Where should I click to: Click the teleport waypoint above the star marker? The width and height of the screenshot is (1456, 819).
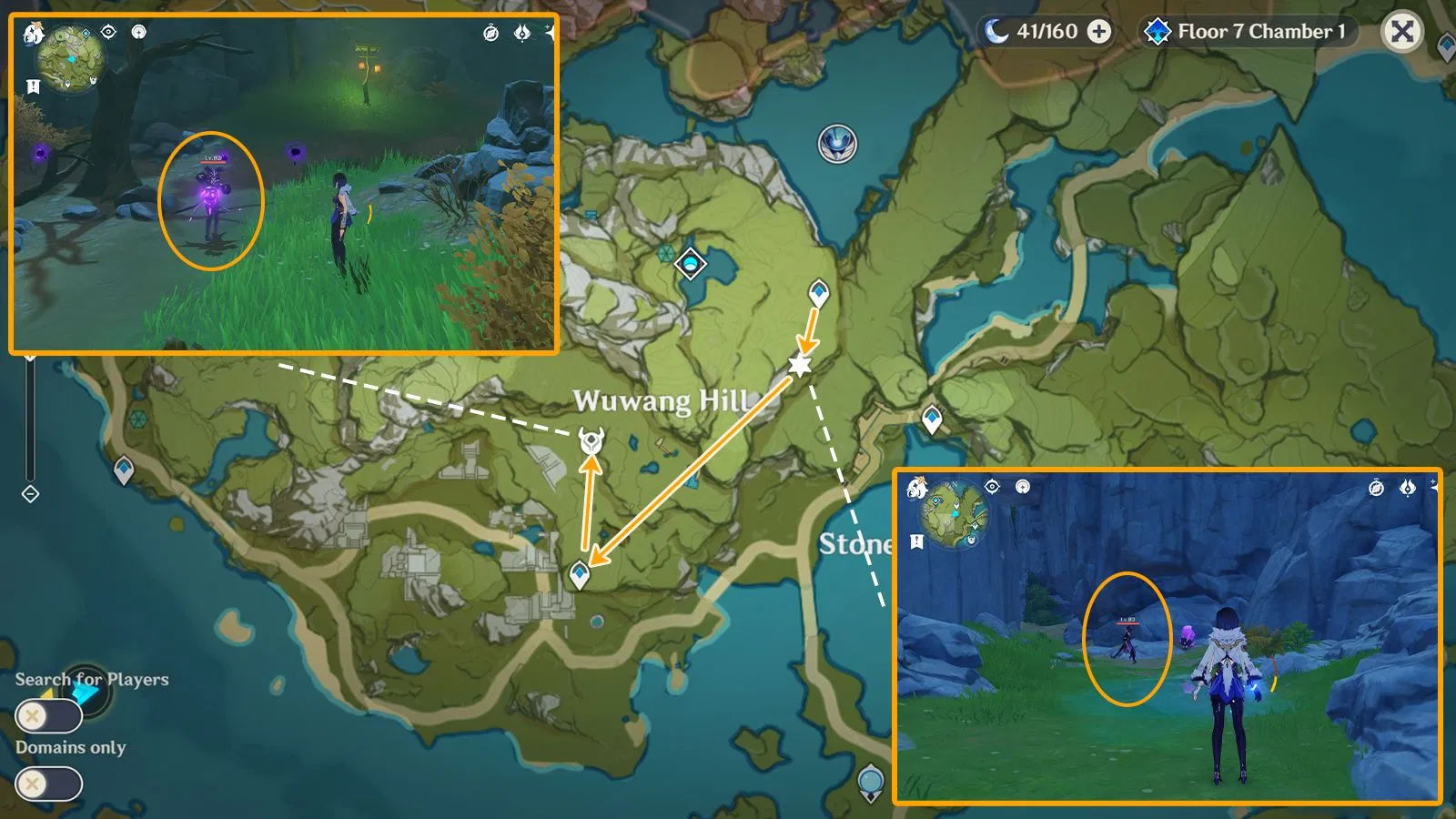coord(818,291)
